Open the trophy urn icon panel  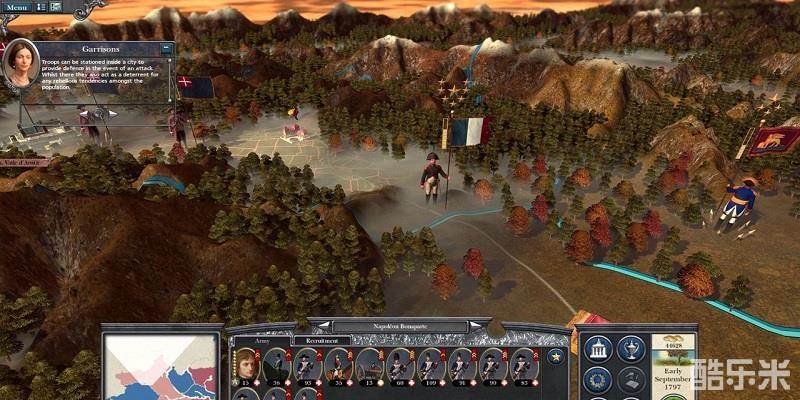click(x=631, y=348)
